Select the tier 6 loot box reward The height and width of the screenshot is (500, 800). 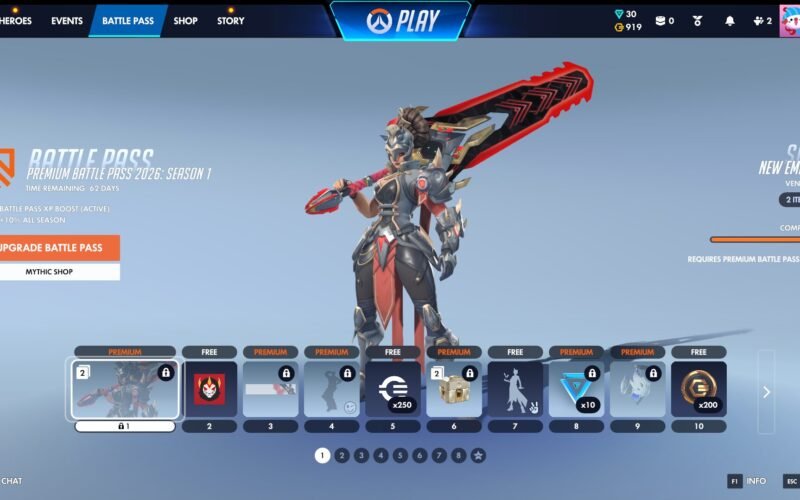click(x=454, y=389)
